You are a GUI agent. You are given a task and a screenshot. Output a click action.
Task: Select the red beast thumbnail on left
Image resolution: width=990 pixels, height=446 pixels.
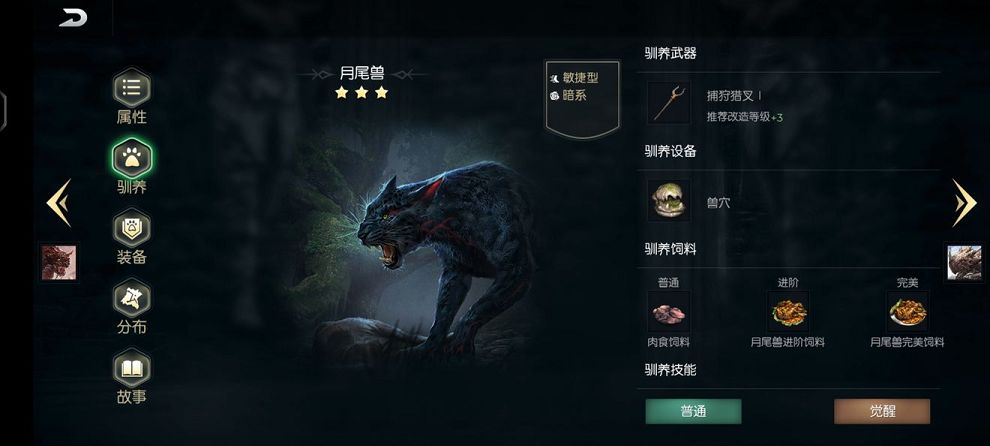[x=59, y=262]
